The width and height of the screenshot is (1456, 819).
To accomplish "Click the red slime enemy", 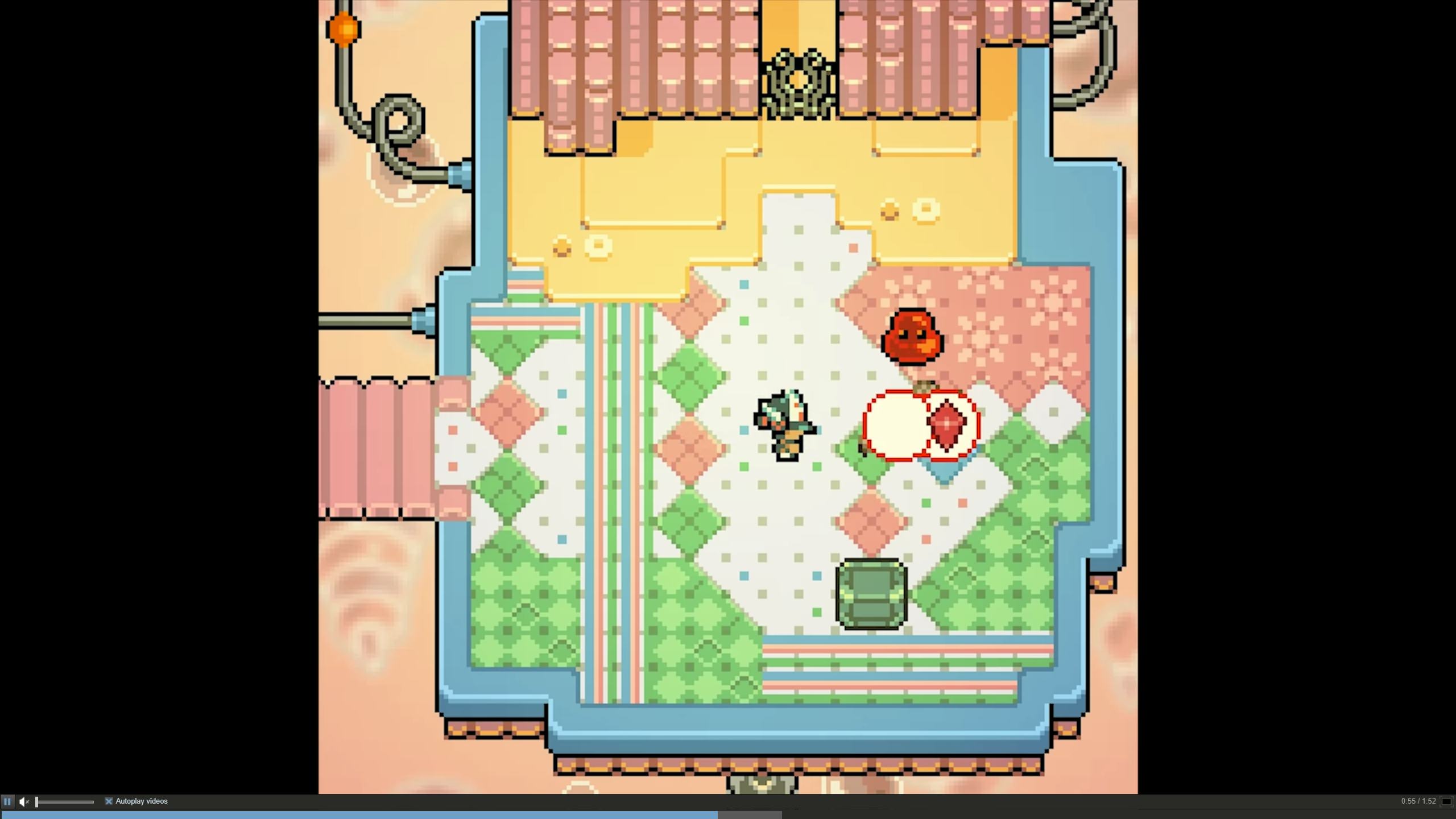I will 912,336.
